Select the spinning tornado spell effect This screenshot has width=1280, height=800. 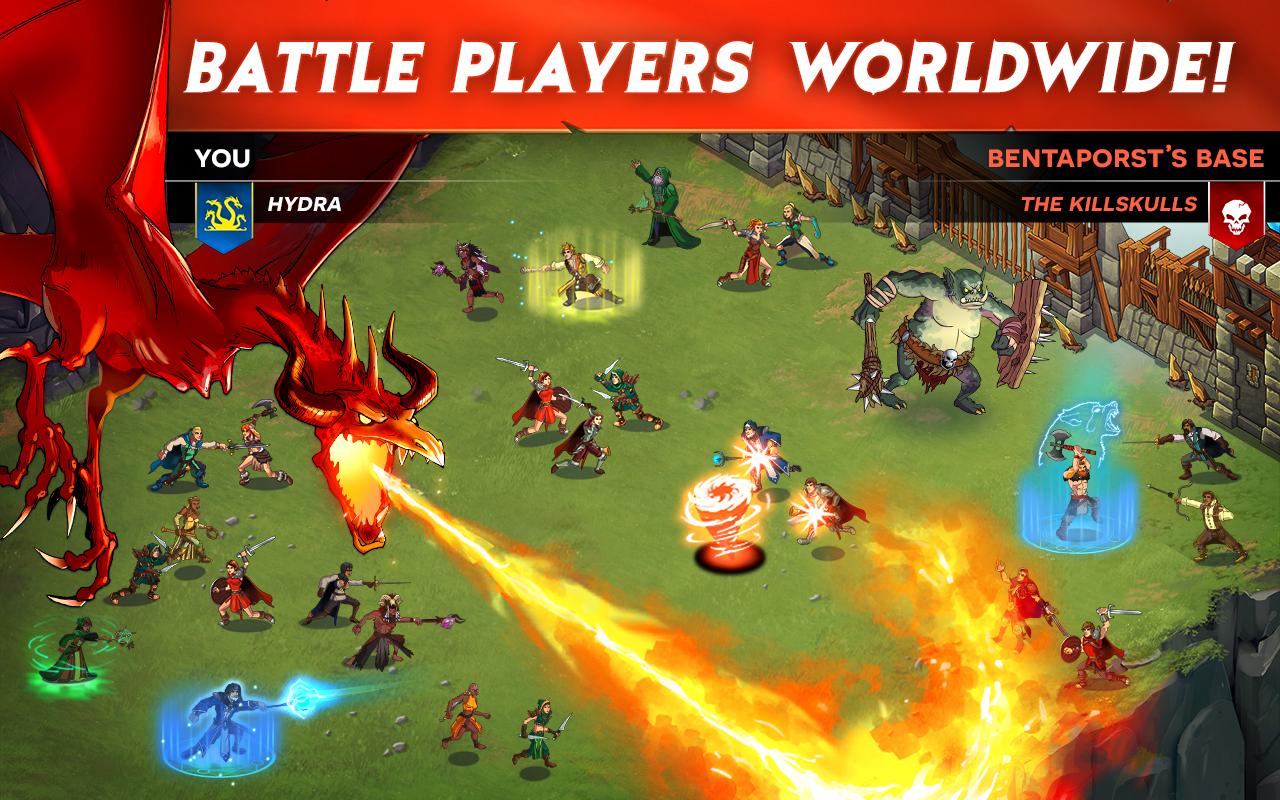point(723,510)
